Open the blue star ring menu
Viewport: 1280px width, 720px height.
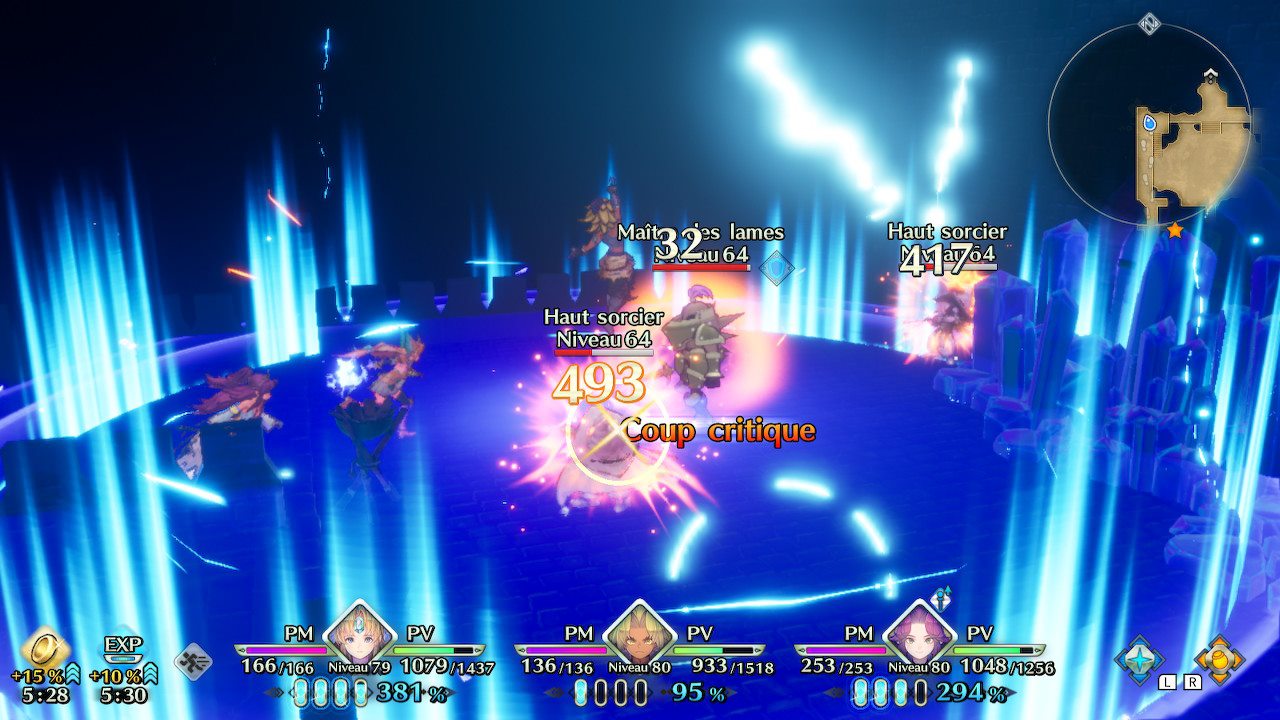click(1140, 659)
